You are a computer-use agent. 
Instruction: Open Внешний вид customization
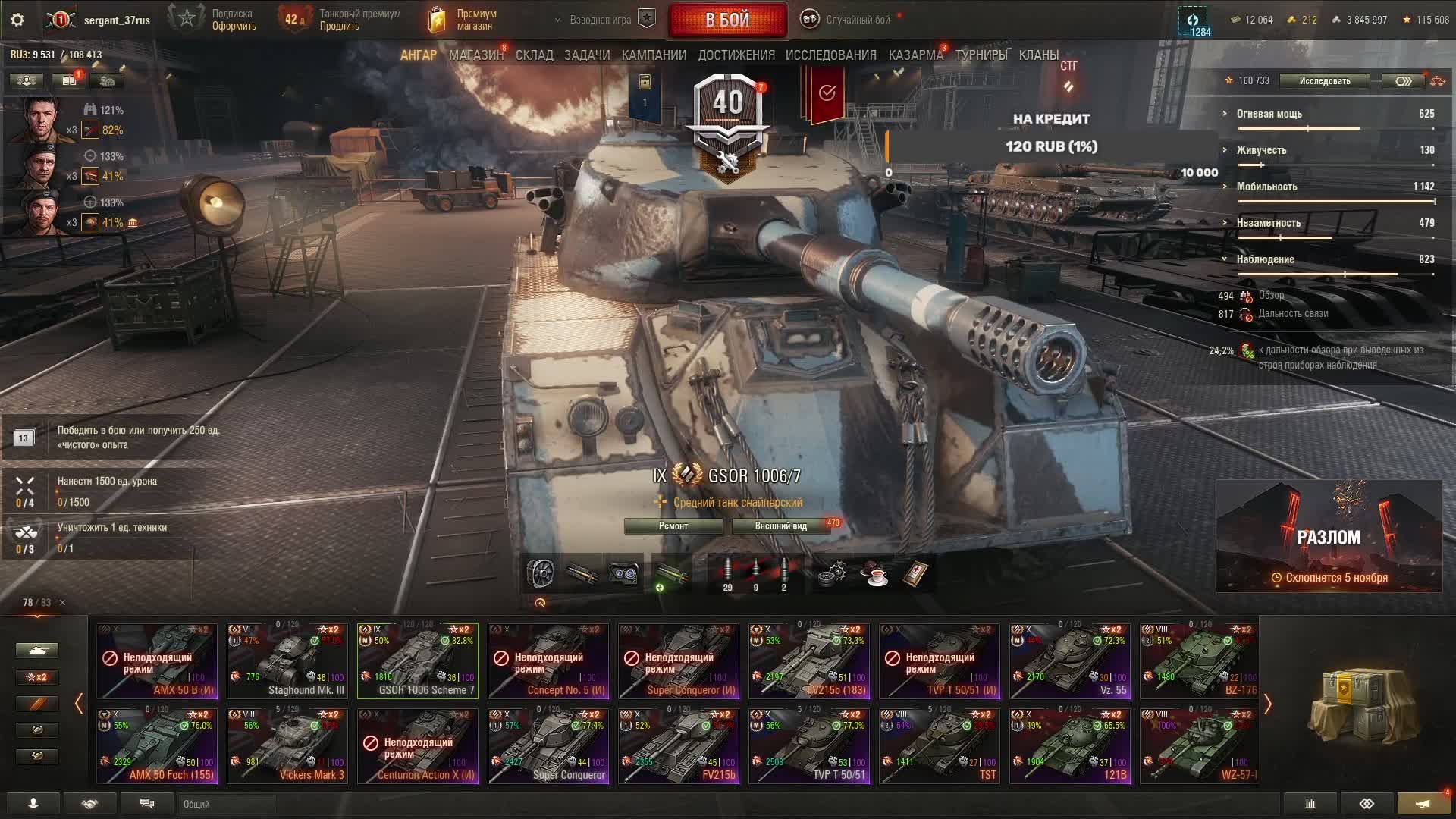[x=780, y=526]
